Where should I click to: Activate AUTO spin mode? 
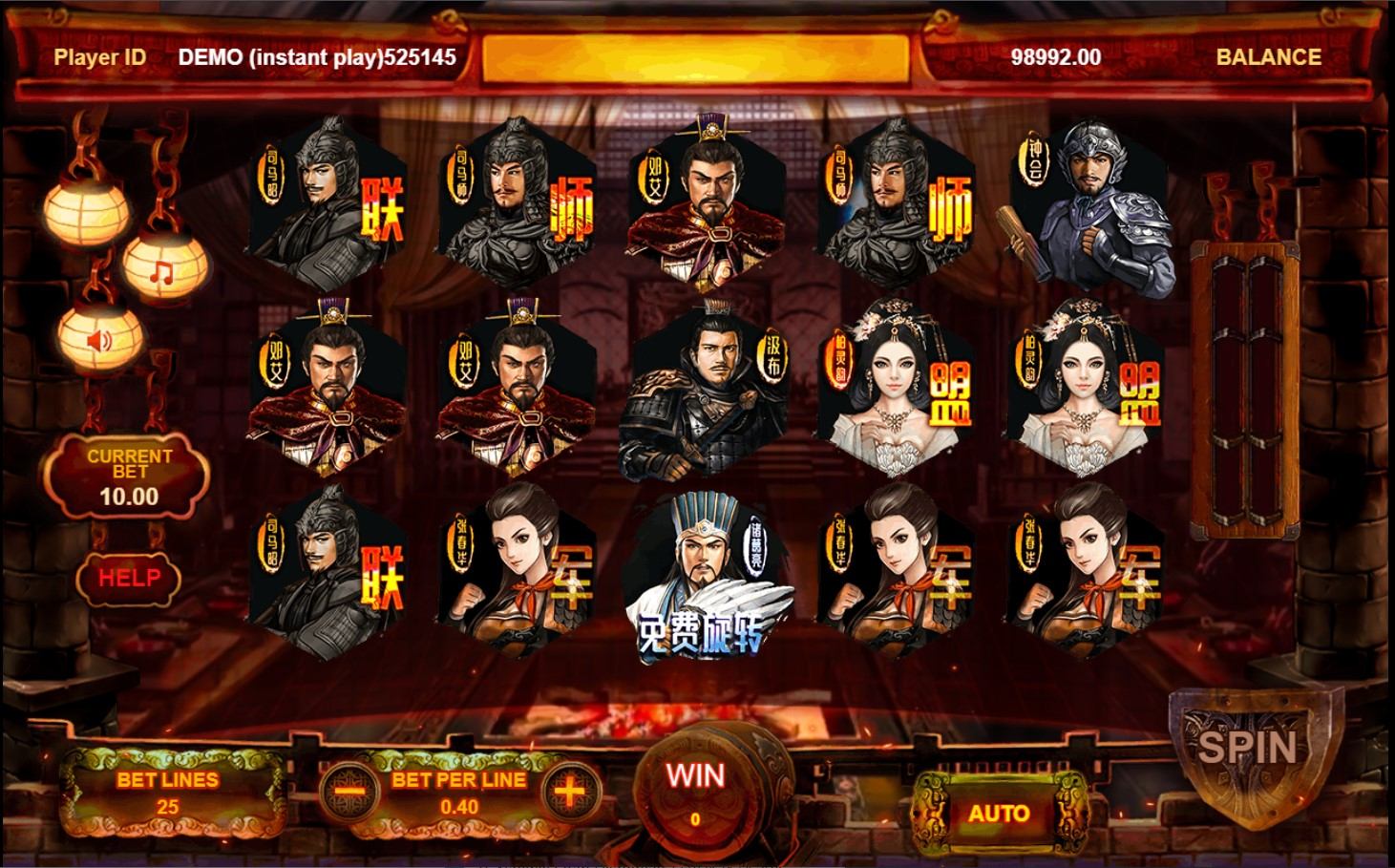click(x=999, y=814)
